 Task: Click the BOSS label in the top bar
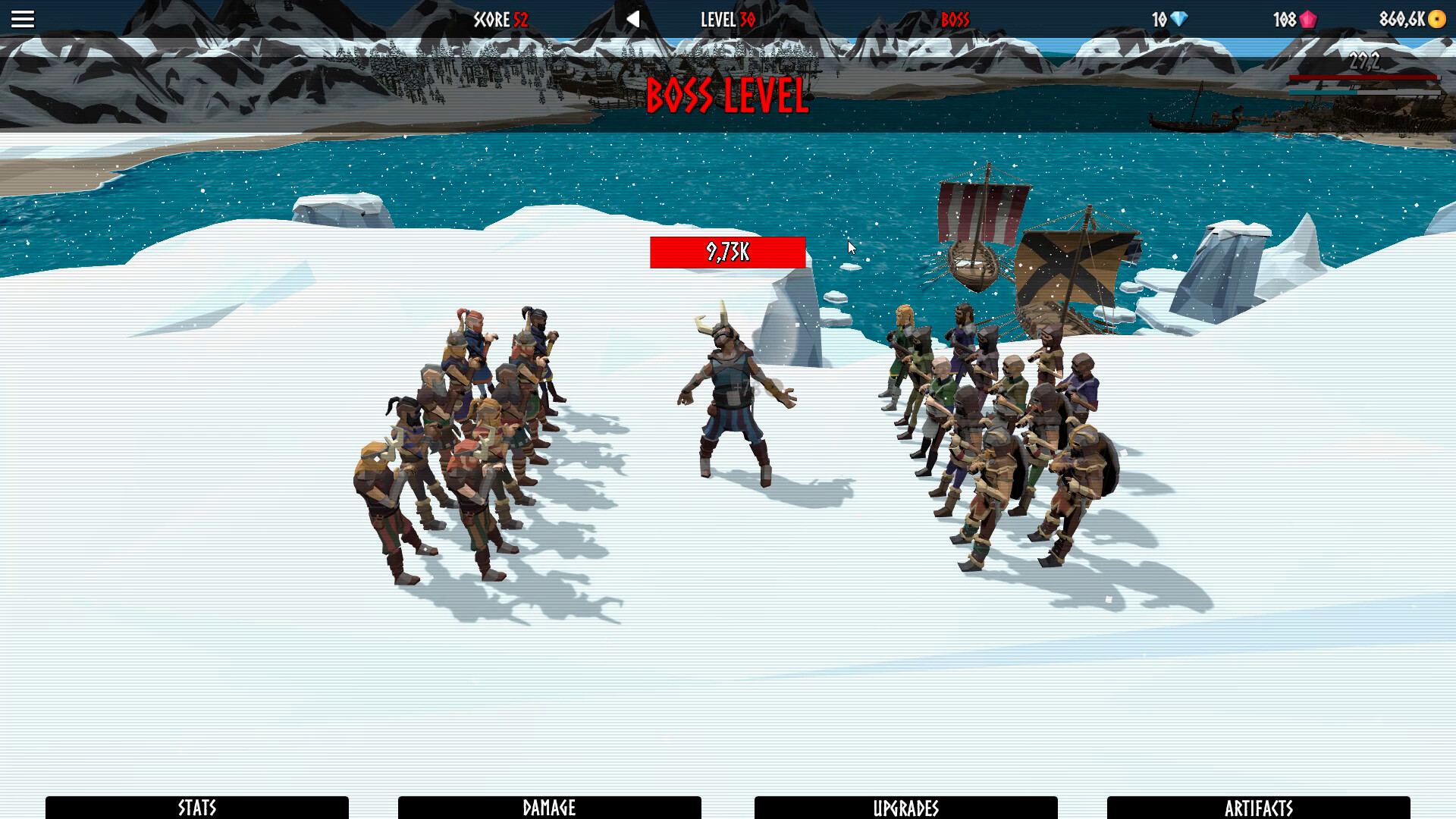pos(955,20)
